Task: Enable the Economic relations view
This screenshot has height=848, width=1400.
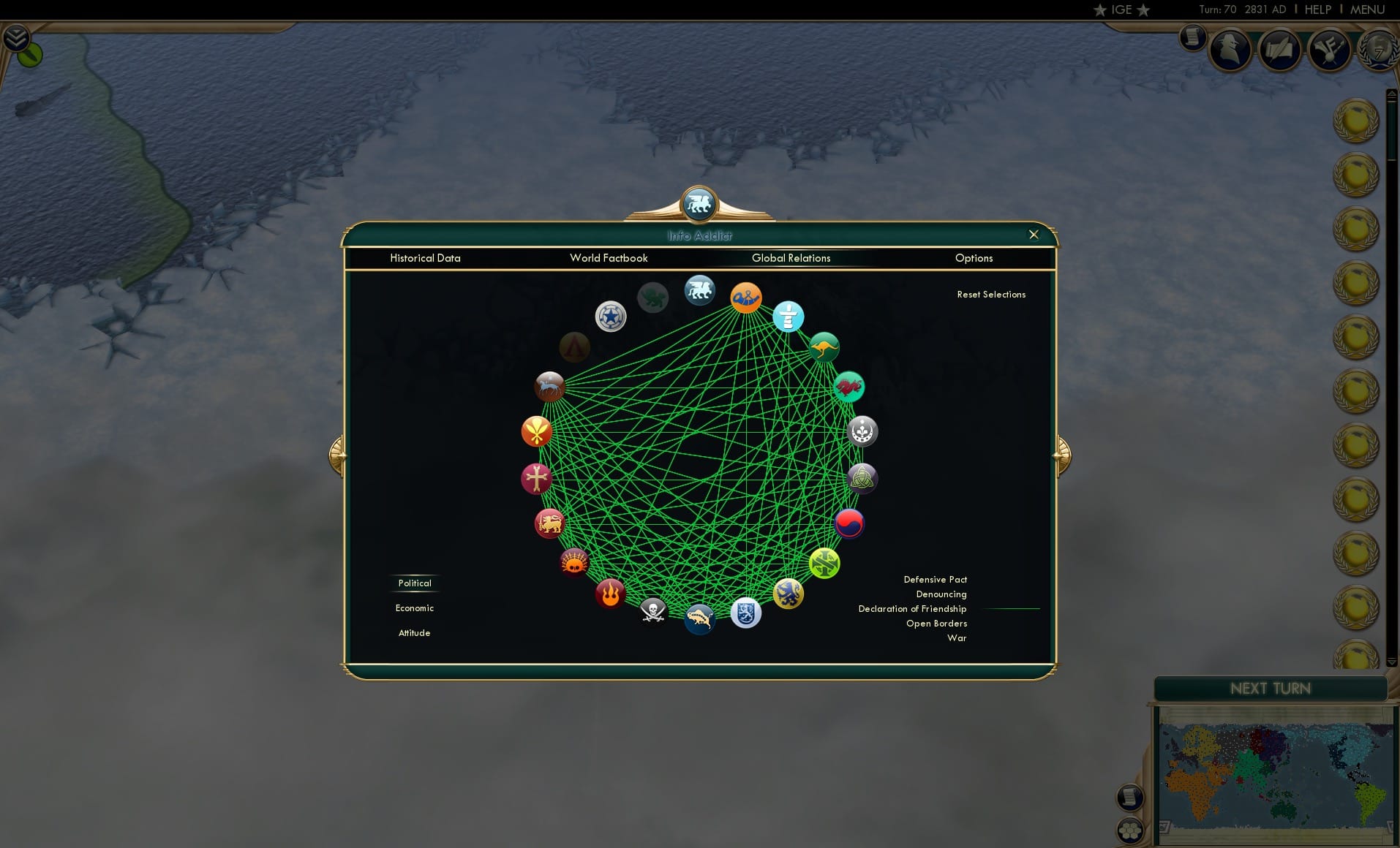Action: 415,607
